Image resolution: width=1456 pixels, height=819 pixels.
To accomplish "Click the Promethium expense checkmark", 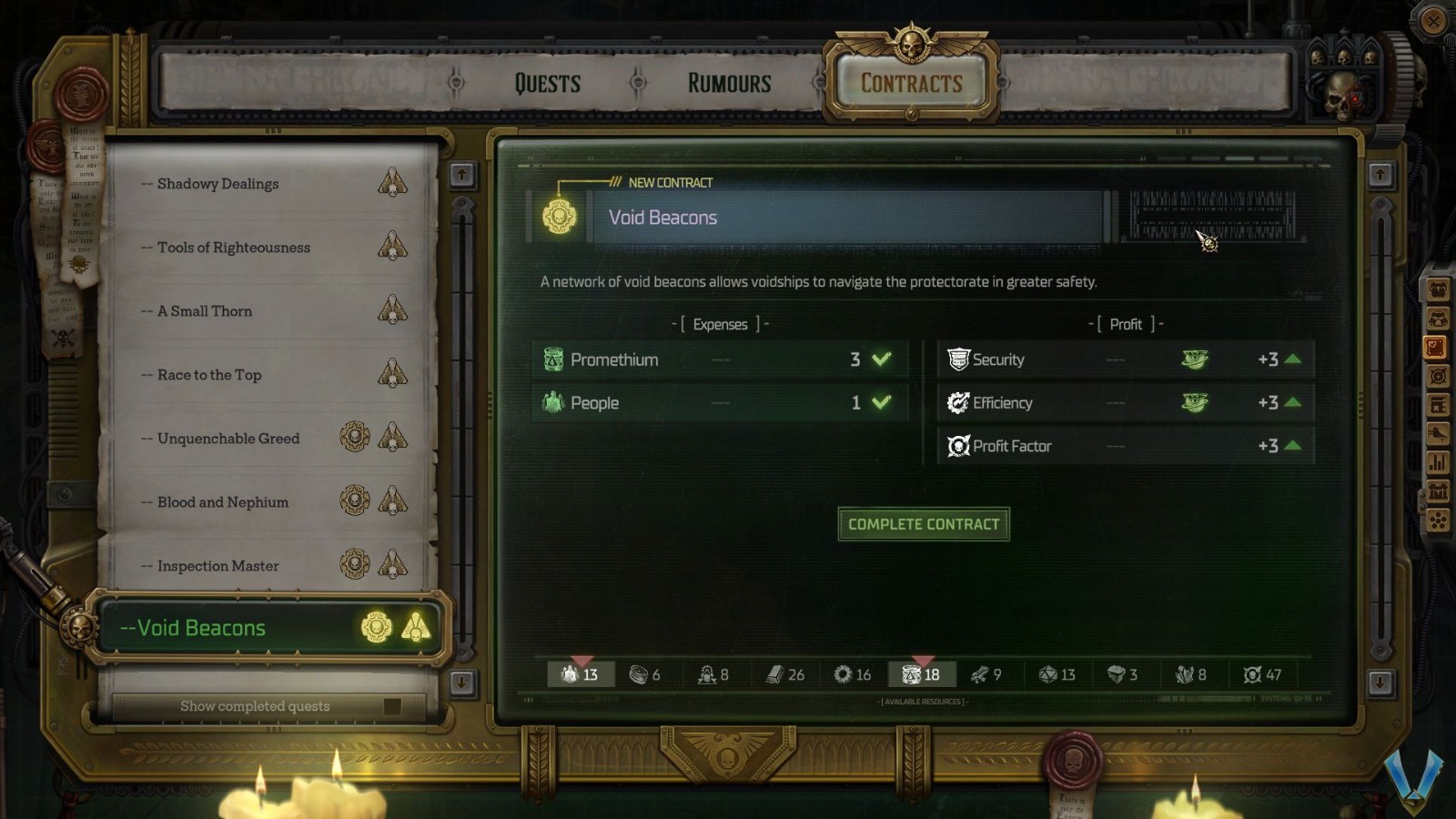I will [879, 359].
